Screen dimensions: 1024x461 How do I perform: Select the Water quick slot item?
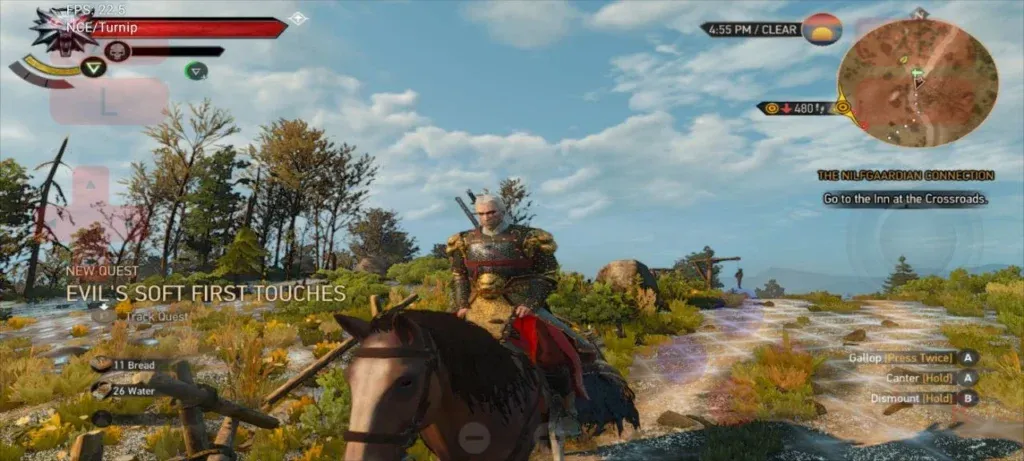click(x=131, y=391)
